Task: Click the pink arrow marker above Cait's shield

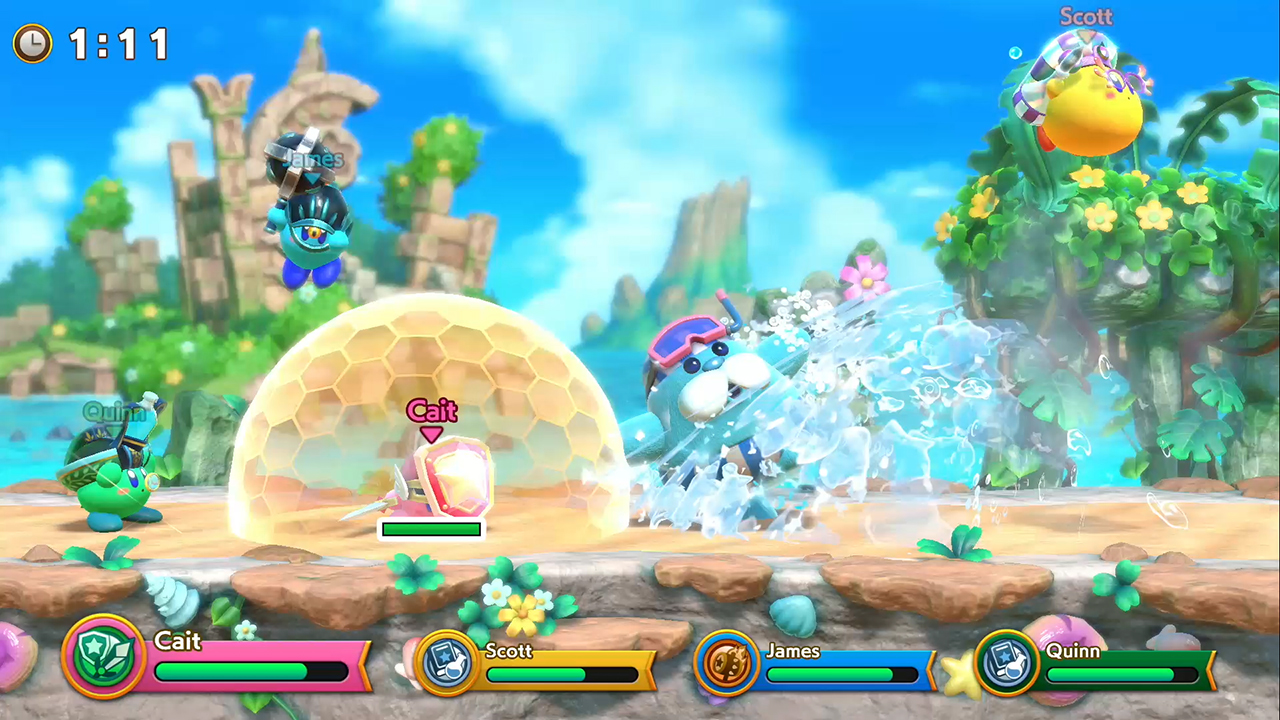Action: pyautogui.click(x=431, y=433)
